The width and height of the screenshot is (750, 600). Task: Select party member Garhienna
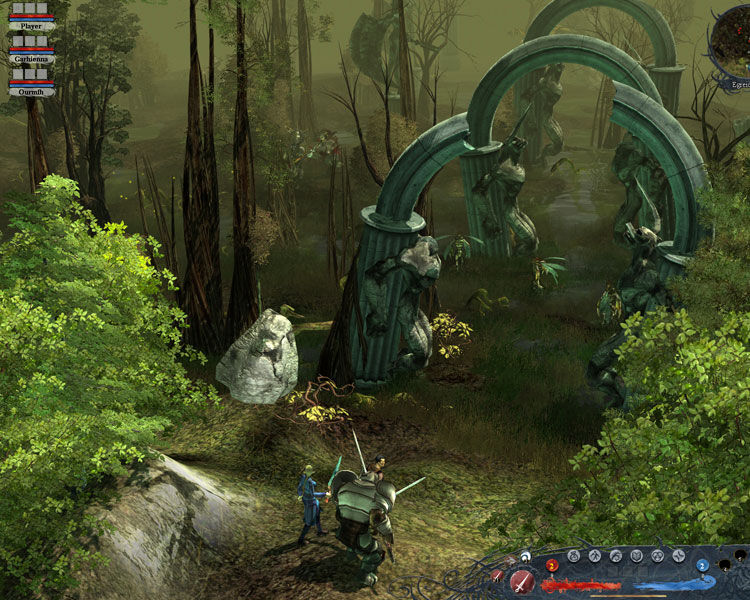(x=31, y=58)
